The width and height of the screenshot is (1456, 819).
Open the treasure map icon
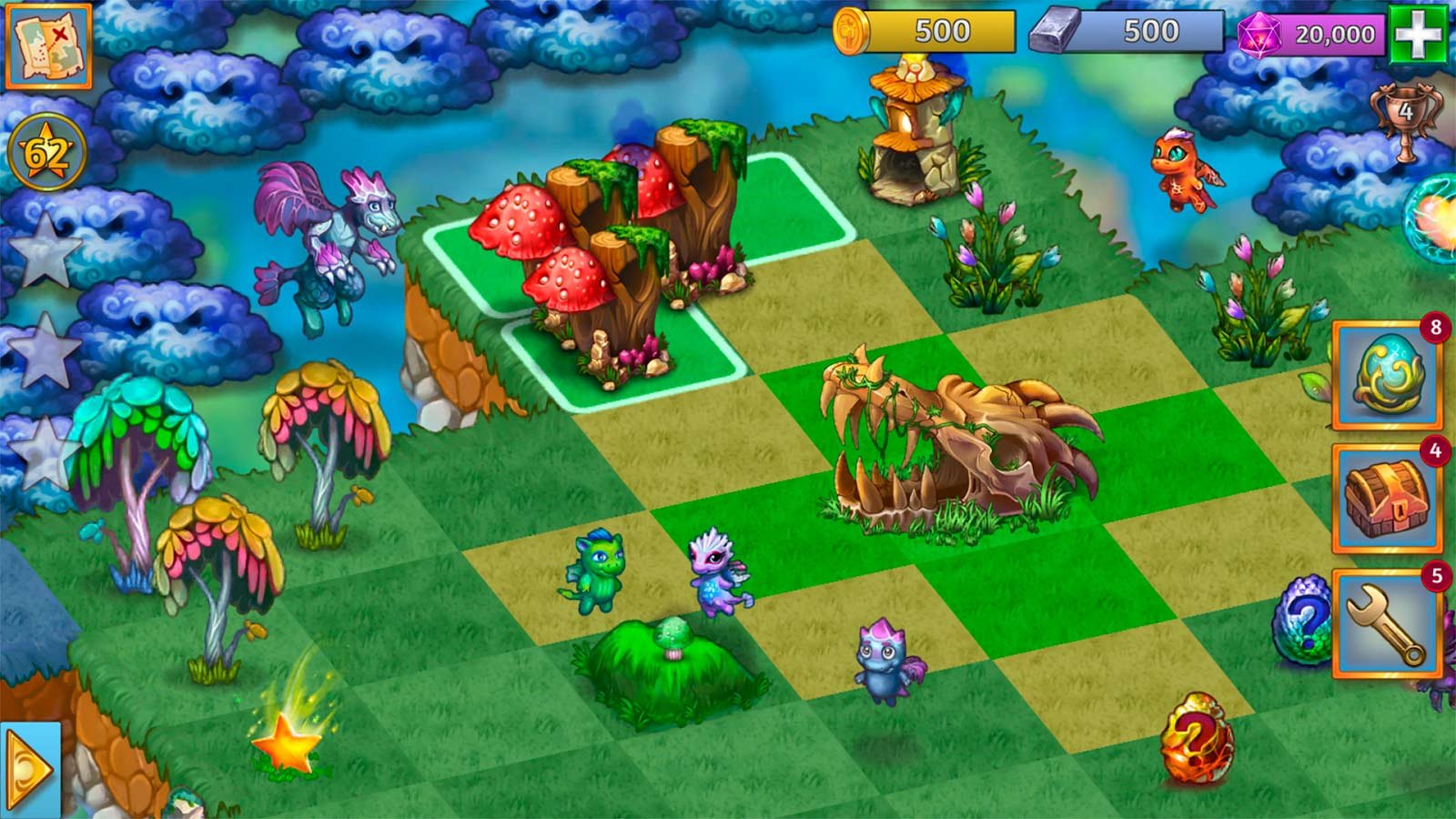coord(49,45)
